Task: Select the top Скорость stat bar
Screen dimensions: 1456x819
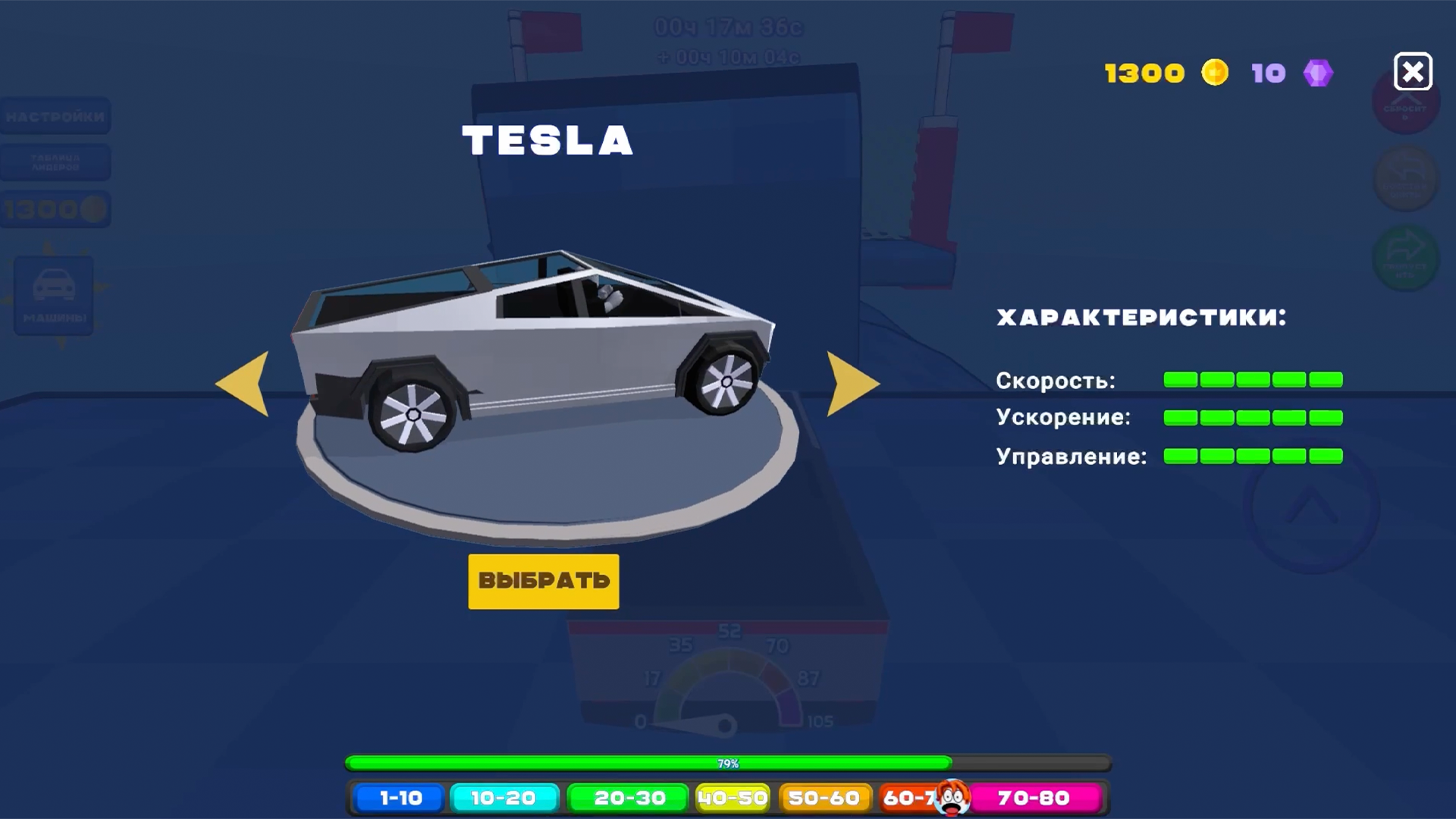Action: click(1253, 381)
